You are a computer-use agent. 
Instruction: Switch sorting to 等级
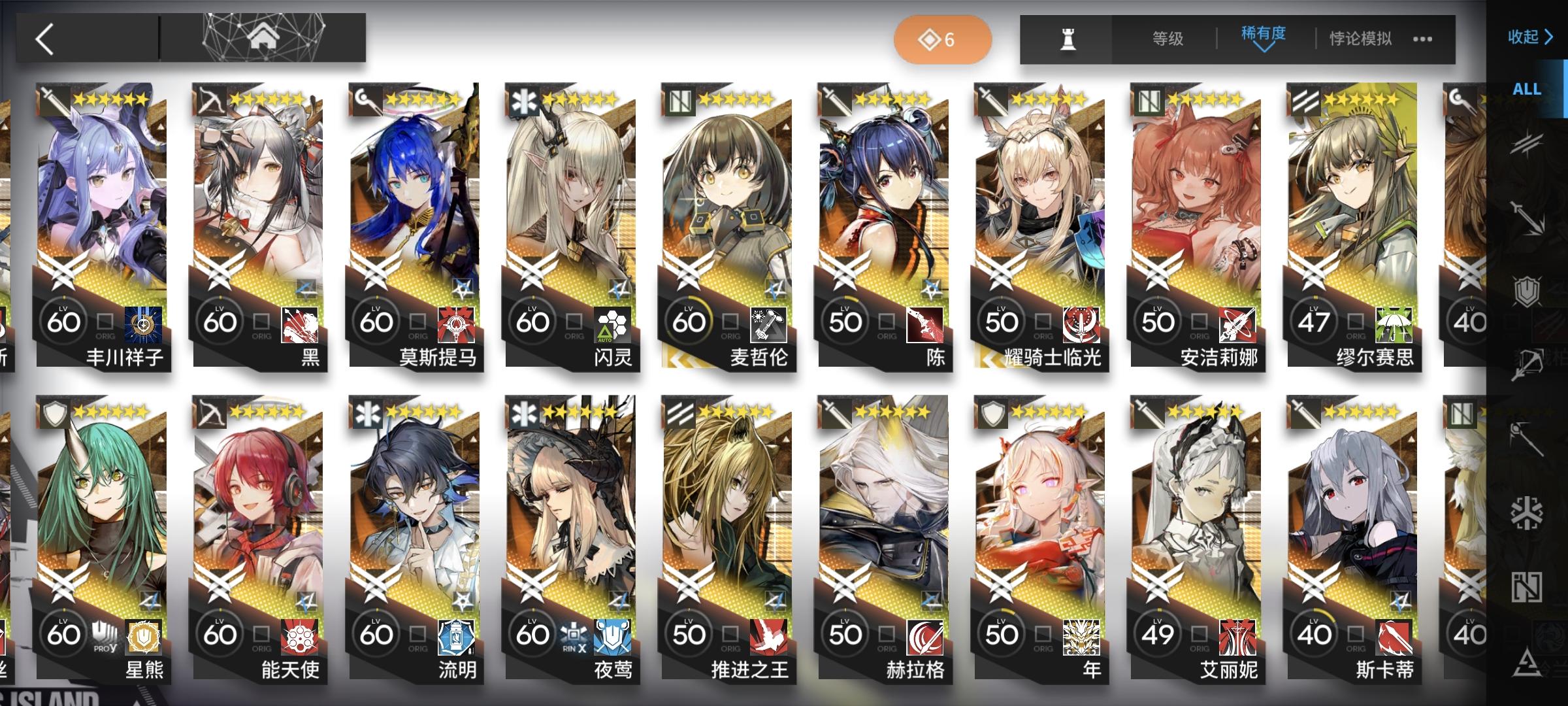(1168, 39)
